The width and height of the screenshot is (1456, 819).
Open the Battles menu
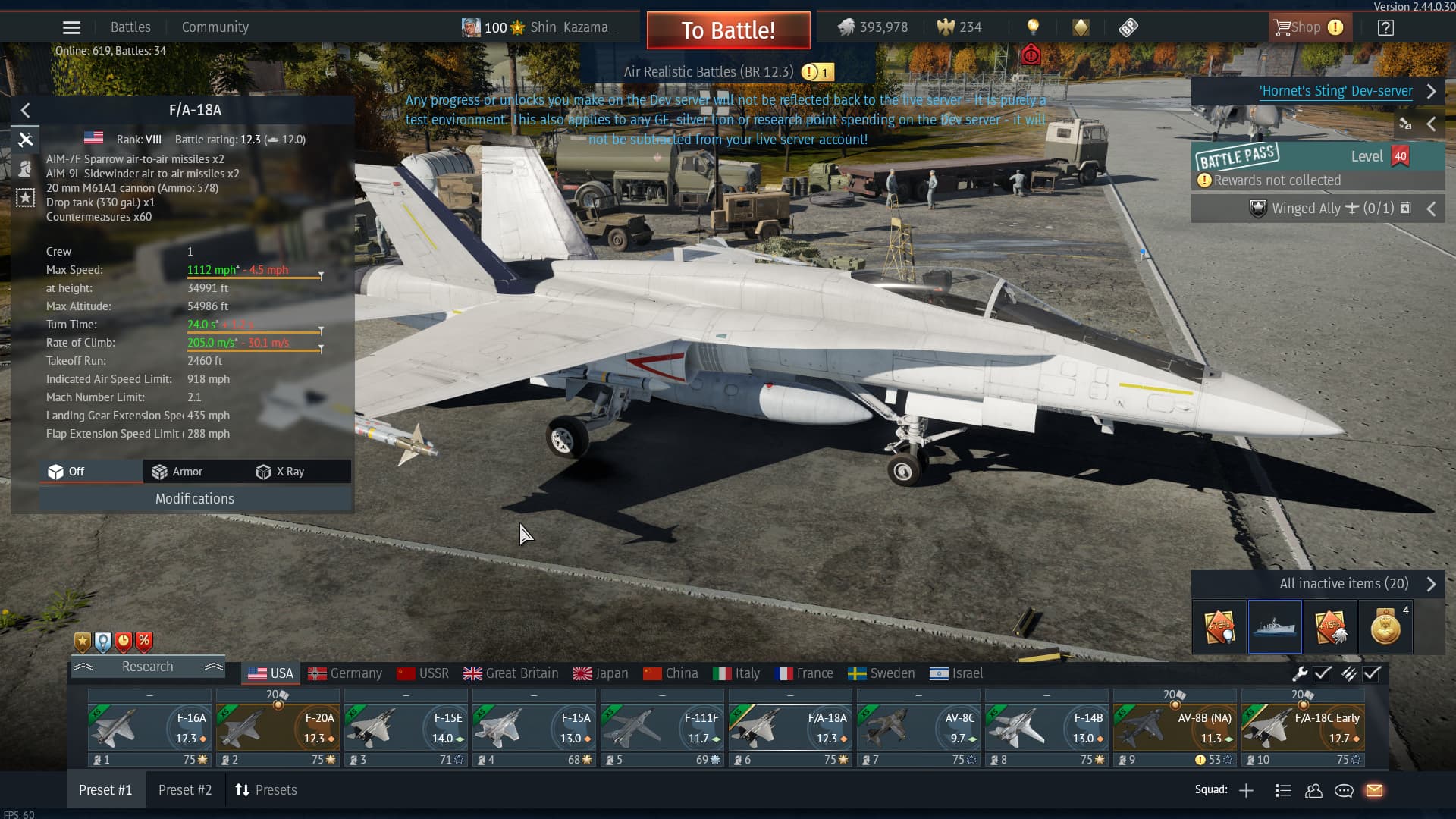[x=130, y=27]
